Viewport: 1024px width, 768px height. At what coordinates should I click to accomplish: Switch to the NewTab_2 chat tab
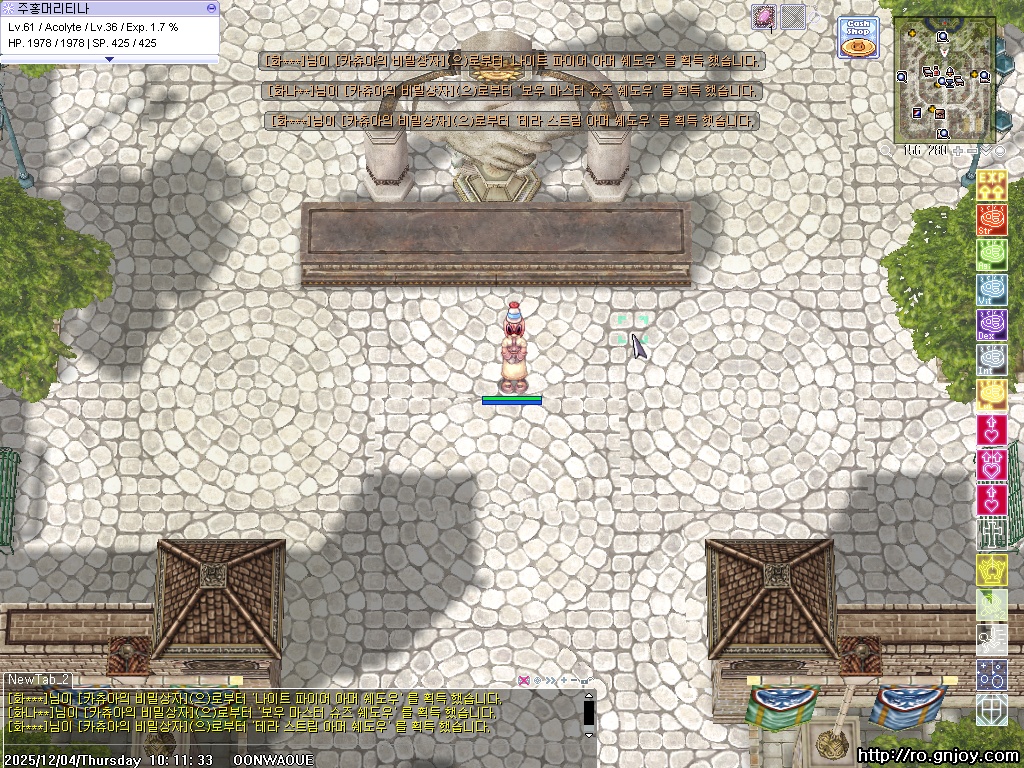[x=40, y=679]
